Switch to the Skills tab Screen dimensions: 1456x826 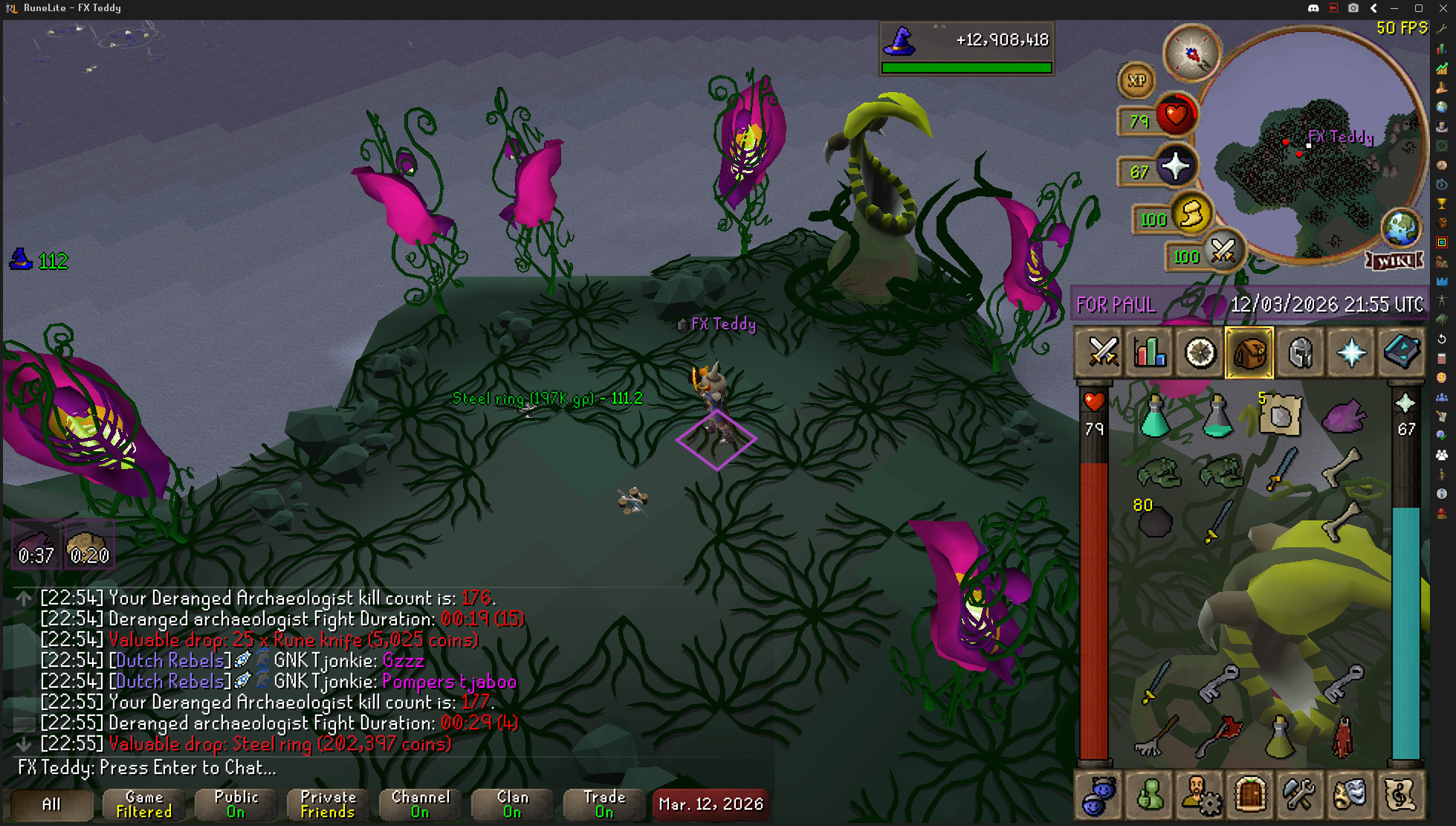(x=1151, y=352)
